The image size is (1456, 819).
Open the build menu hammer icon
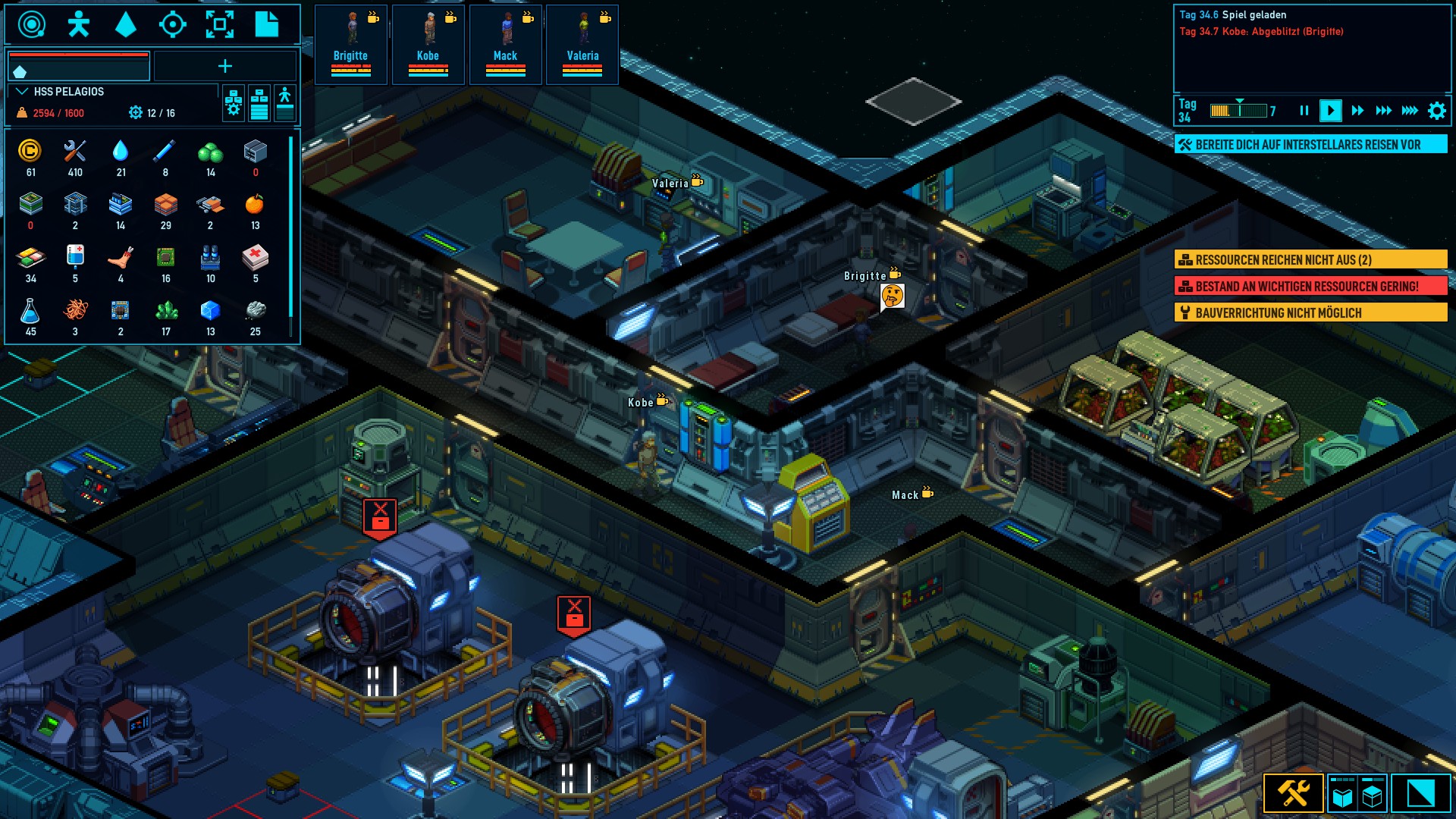pos(1294,794)
